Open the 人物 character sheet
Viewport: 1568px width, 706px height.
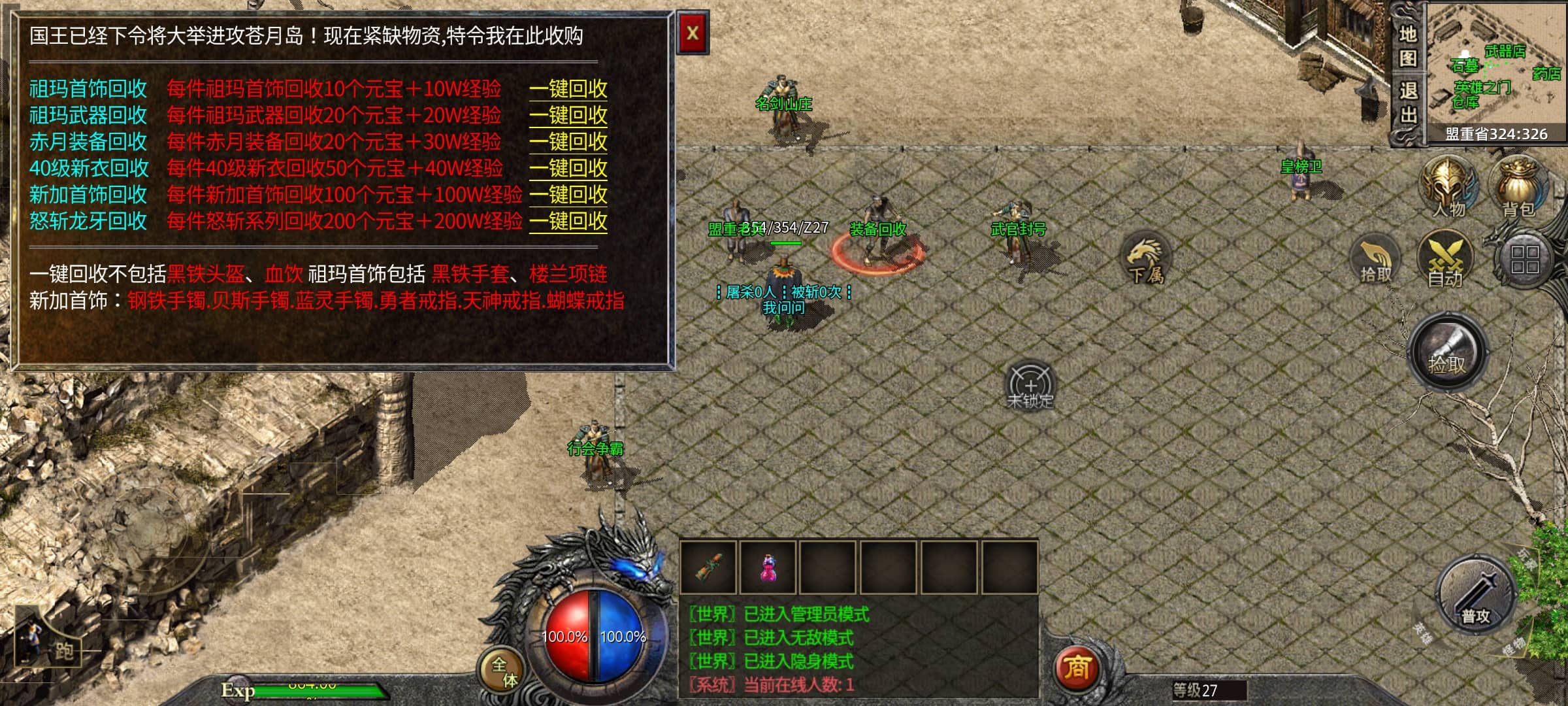click(x=1449, y=188)
